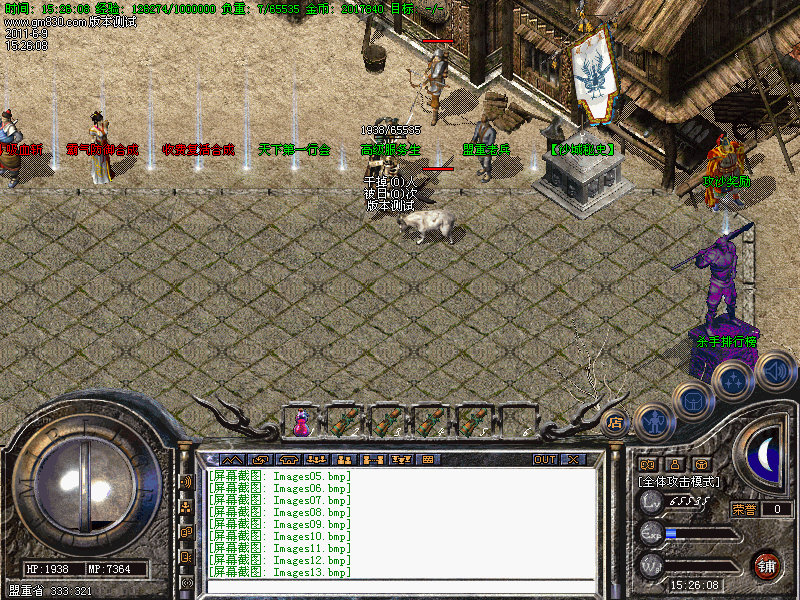Viewport: 800px width, 600px height.
Task: Open the keypad grid chat-bar button
Action: click(x=429, y=460)
